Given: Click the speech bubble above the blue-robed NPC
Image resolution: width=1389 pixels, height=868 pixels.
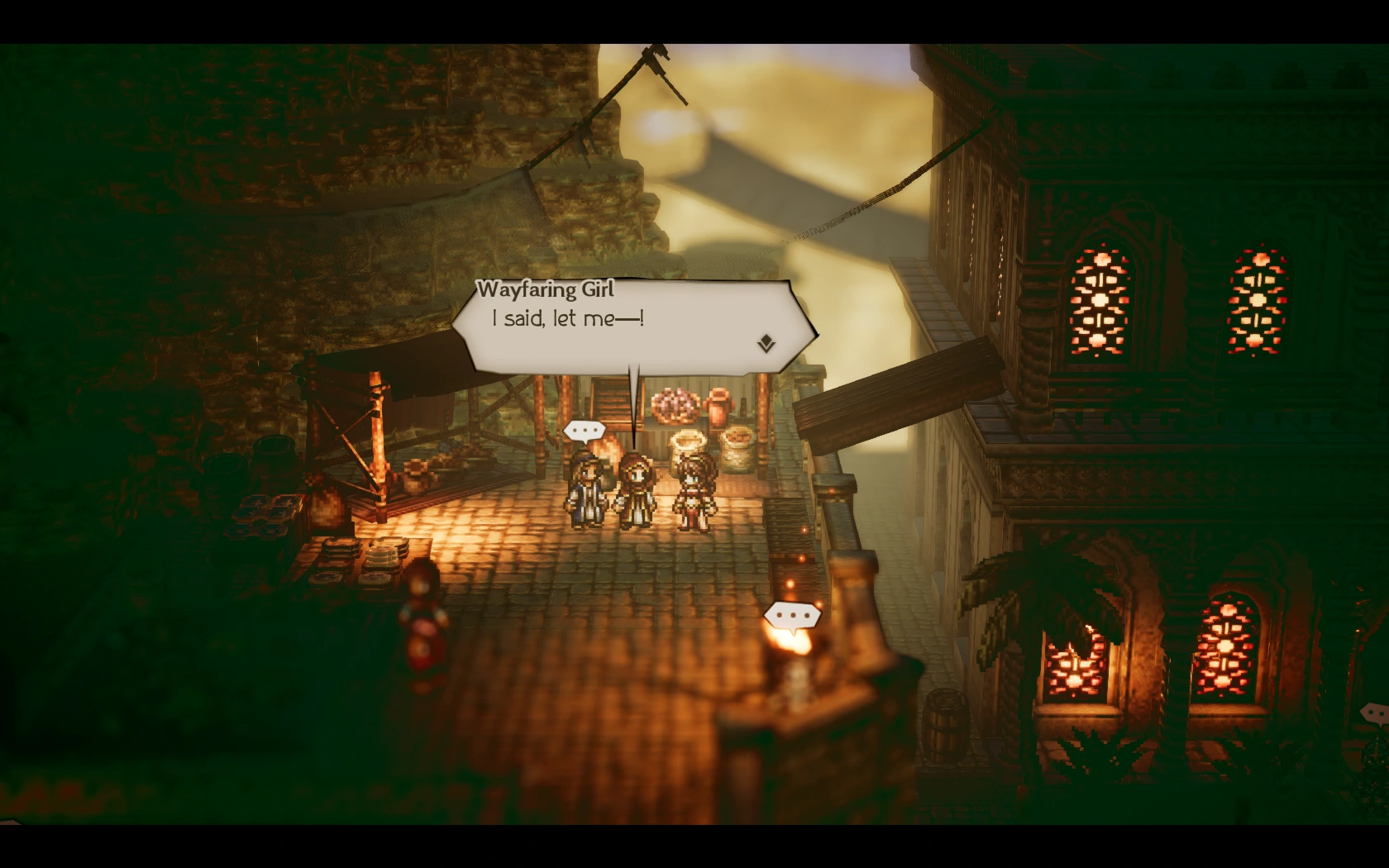Looking at the screenshot, I should (584, 430).
